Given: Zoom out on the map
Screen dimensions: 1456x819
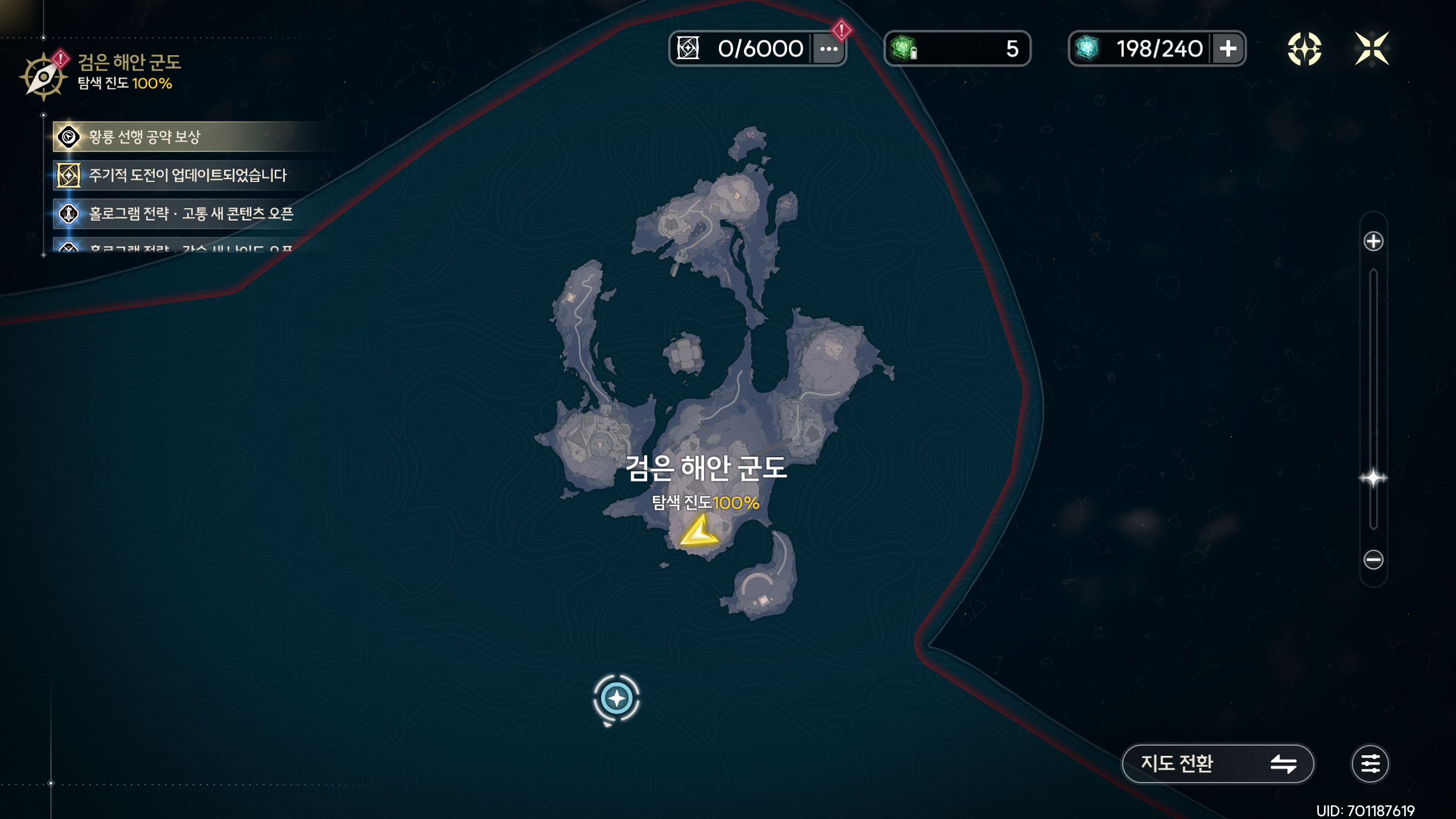Looking at the screenshot, I should pos(1373,560).
